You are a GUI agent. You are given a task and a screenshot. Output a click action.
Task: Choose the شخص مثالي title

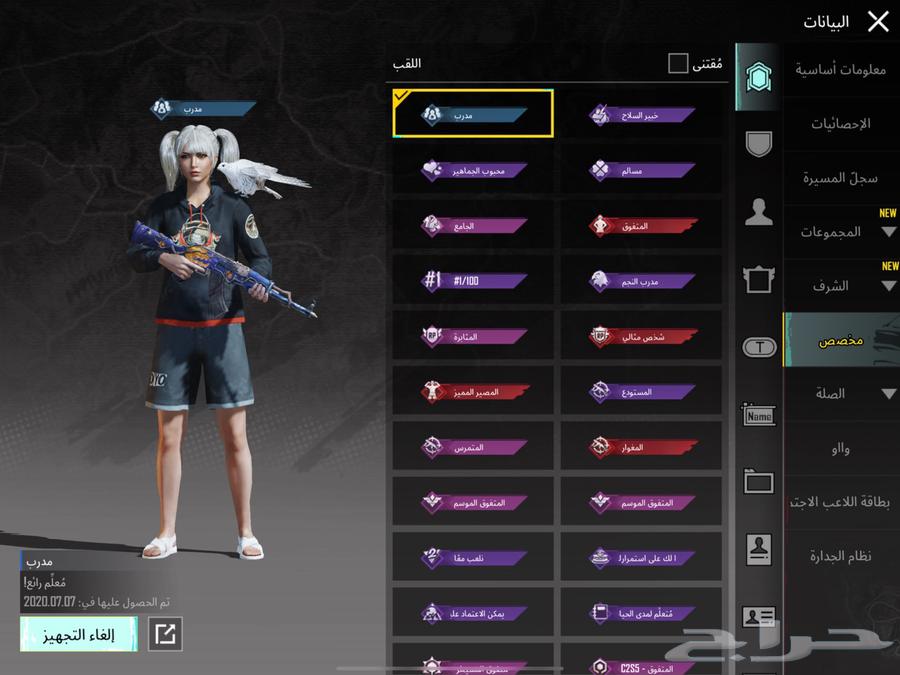tap(642, 337)
